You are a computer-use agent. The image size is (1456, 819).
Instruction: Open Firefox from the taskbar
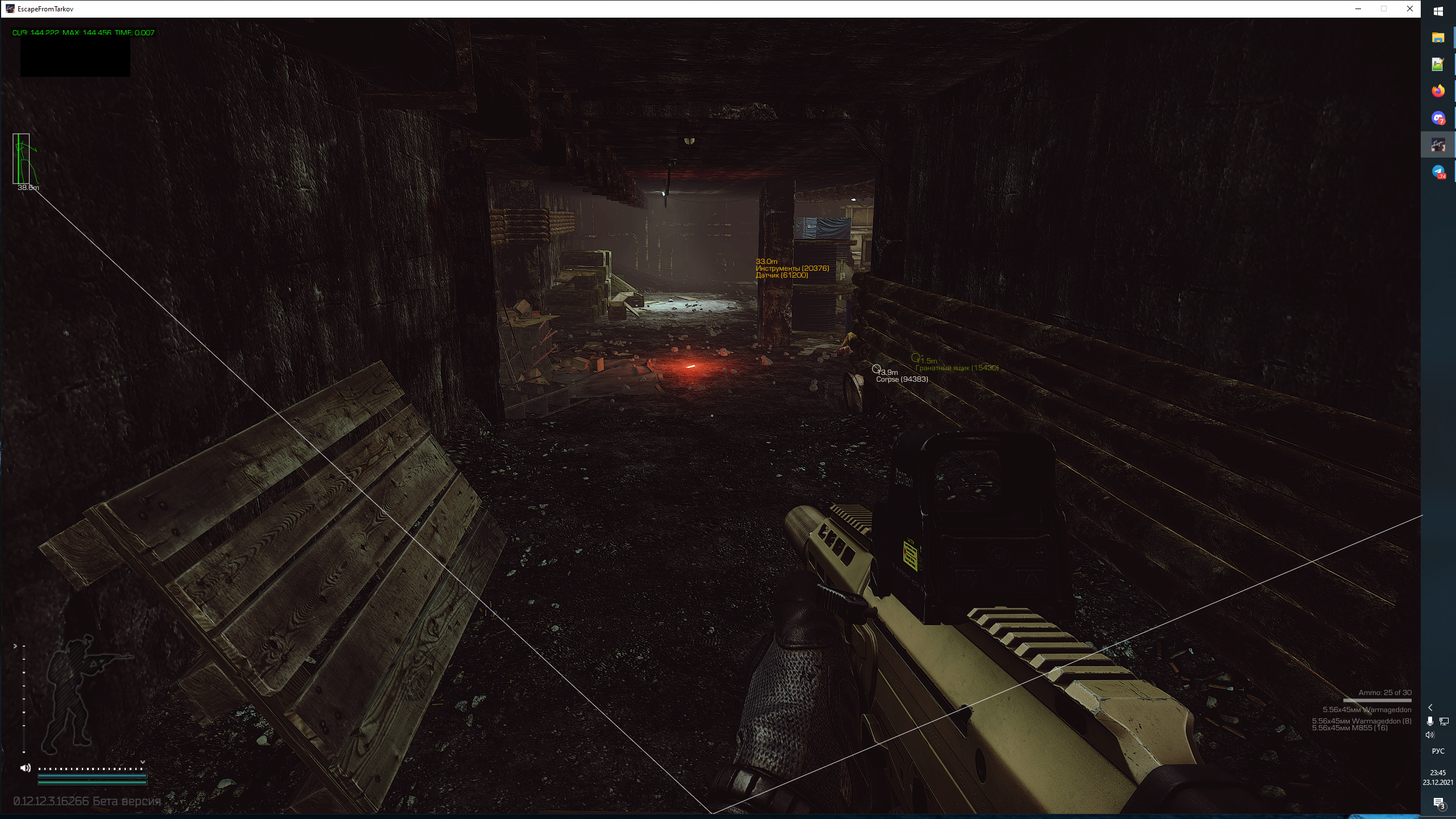click(x=1437, y=90)
